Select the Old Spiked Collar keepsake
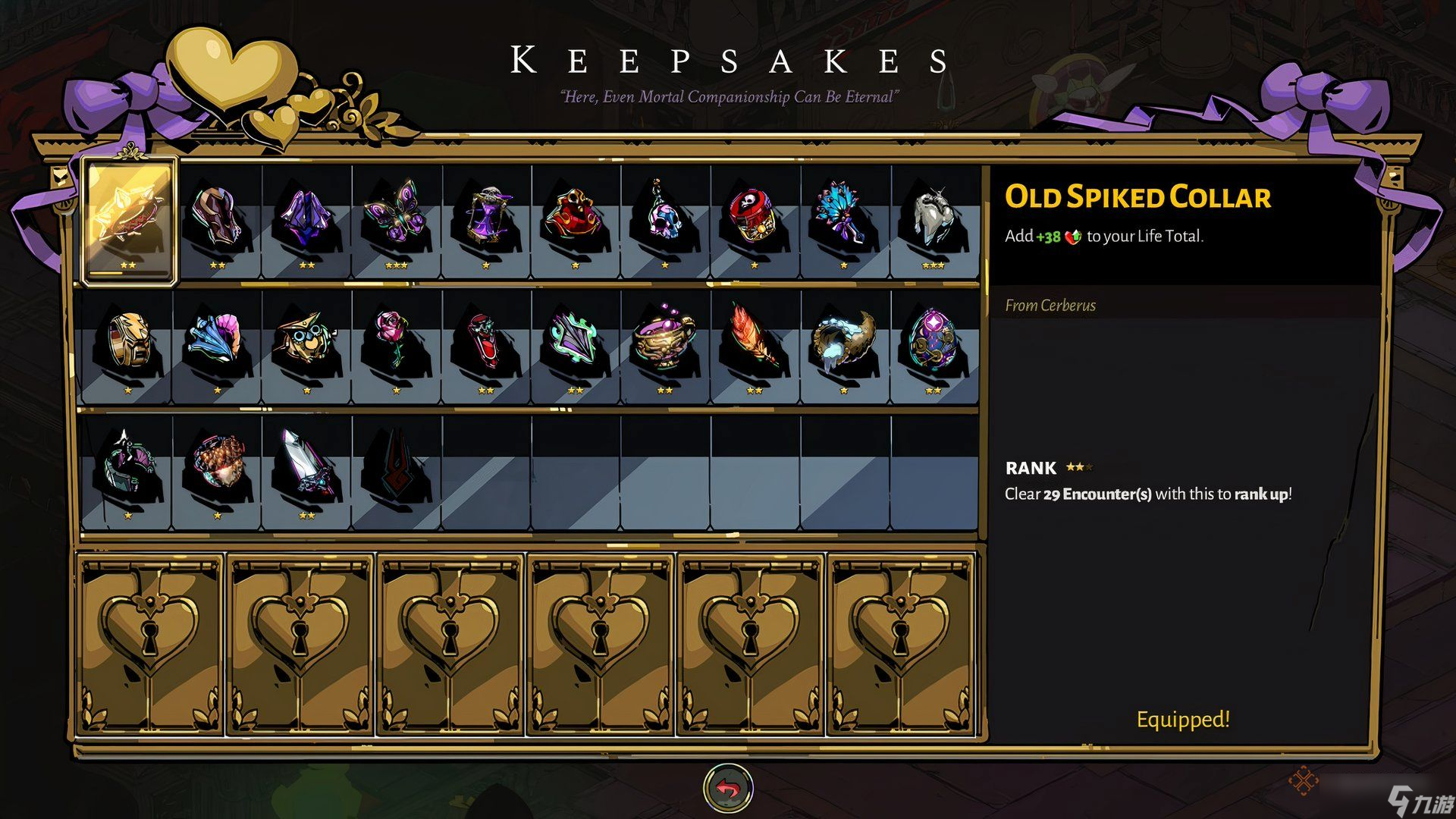 (x=130, y=220)
